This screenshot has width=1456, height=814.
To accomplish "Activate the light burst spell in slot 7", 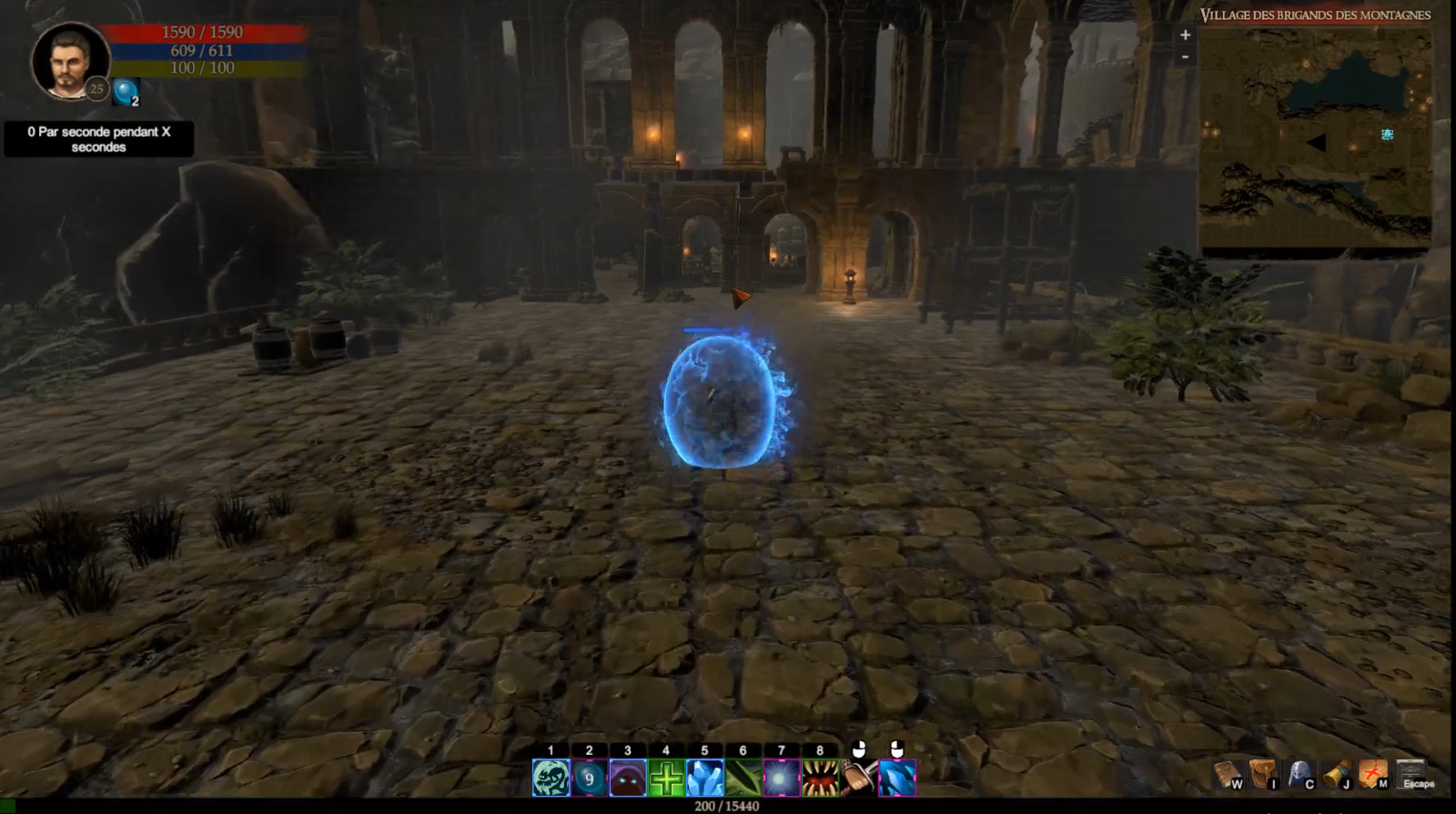I will pyautogui.click(x=782, y=779).
